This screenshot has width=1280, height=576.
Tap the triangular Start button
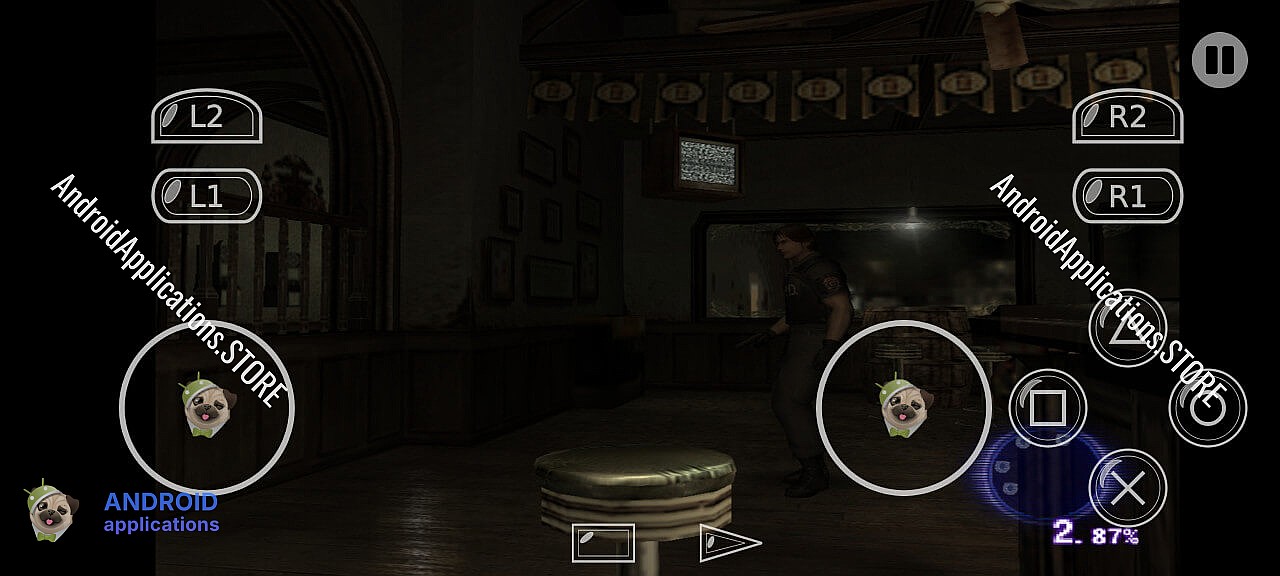728,542
